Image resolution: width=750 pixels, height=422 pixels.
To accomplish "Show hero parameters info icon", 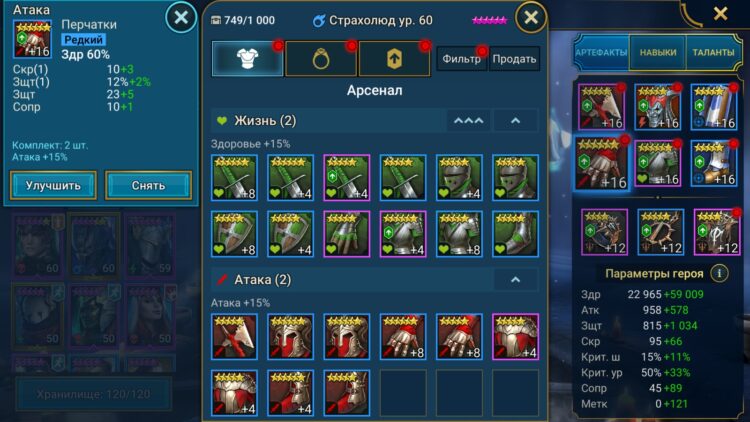I will point(718,272).
